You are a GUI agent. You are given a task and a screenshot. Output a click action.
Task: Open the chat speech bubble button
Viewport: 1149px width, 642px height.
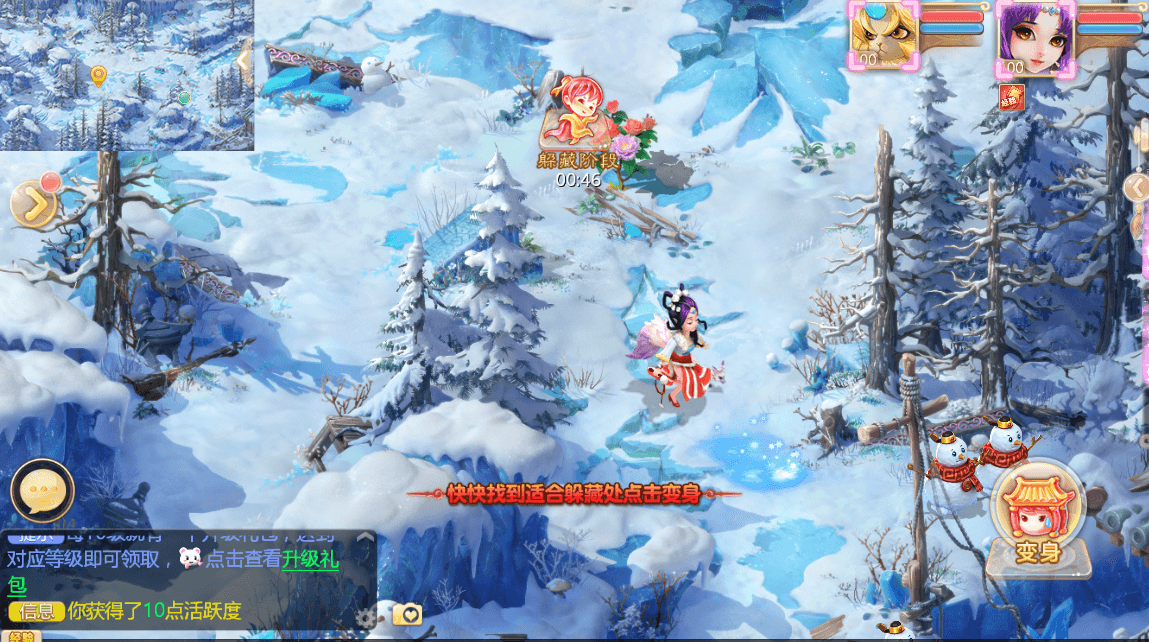click(x=42, y=491)
